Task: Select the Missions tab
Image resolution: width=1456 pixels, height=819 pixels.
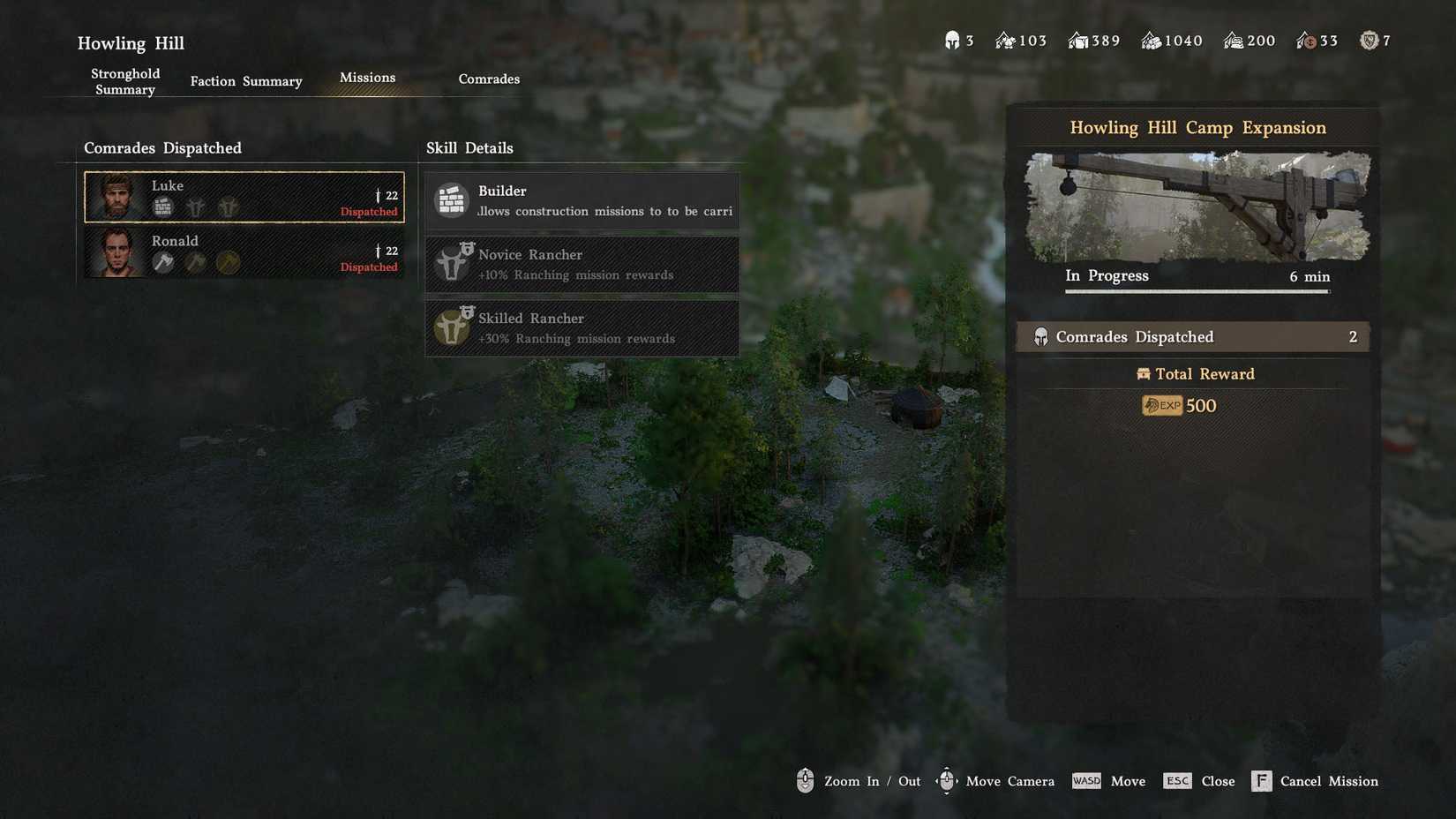Action: tap(367, 78)
